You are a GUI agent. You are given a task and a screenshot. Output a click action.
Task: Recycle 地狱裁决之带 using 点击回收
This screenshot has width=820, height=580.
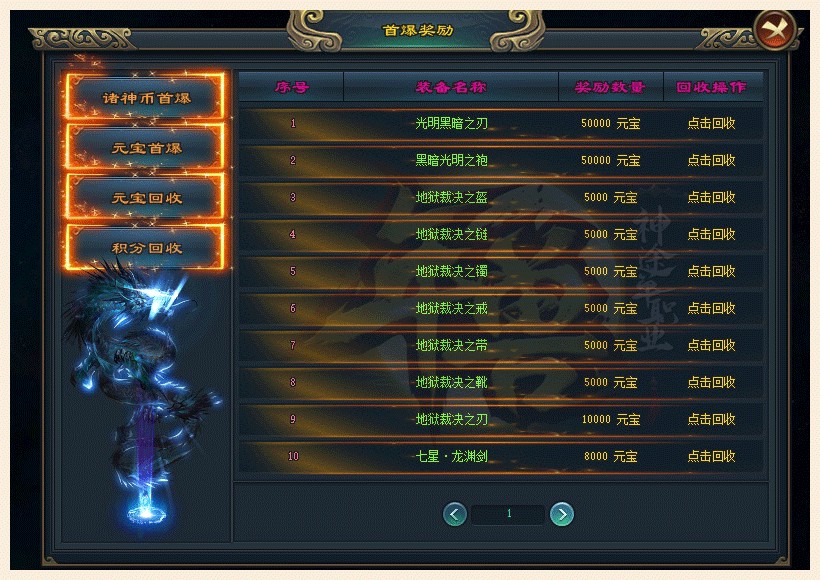coord(711,345)
